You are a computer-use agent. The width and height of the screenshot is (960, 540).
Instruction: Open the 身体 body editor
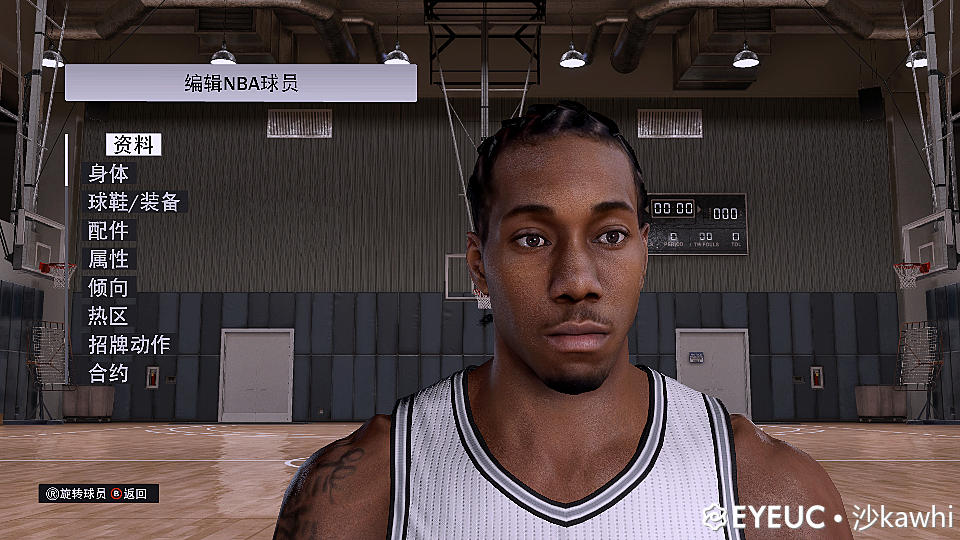[x=108, y=173]
